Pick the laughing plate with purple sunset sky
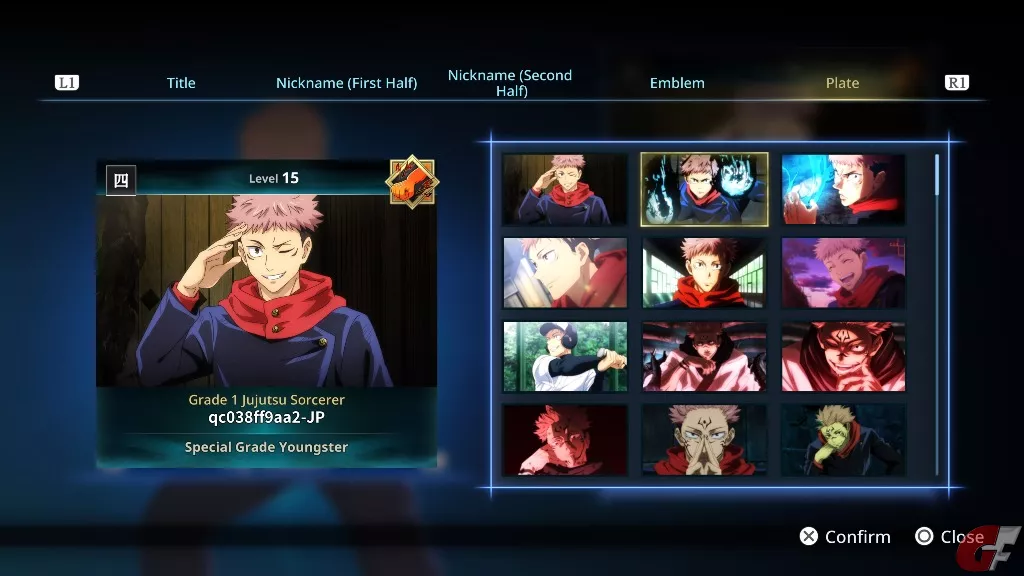 pyautogui.click(x=843, y=273)
